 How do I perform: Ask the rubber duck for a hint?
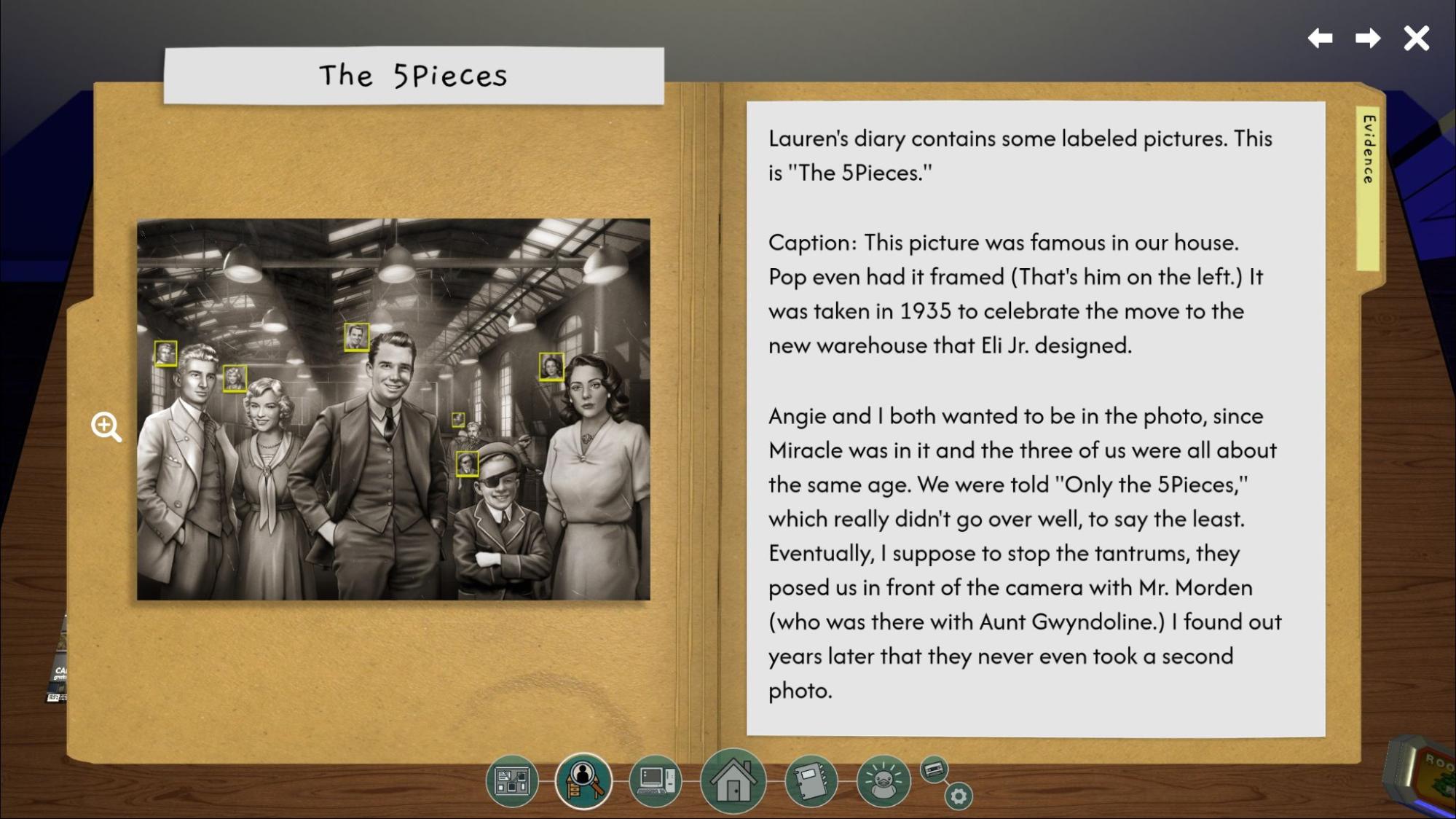pyautogui.click(x=883, y=781)
